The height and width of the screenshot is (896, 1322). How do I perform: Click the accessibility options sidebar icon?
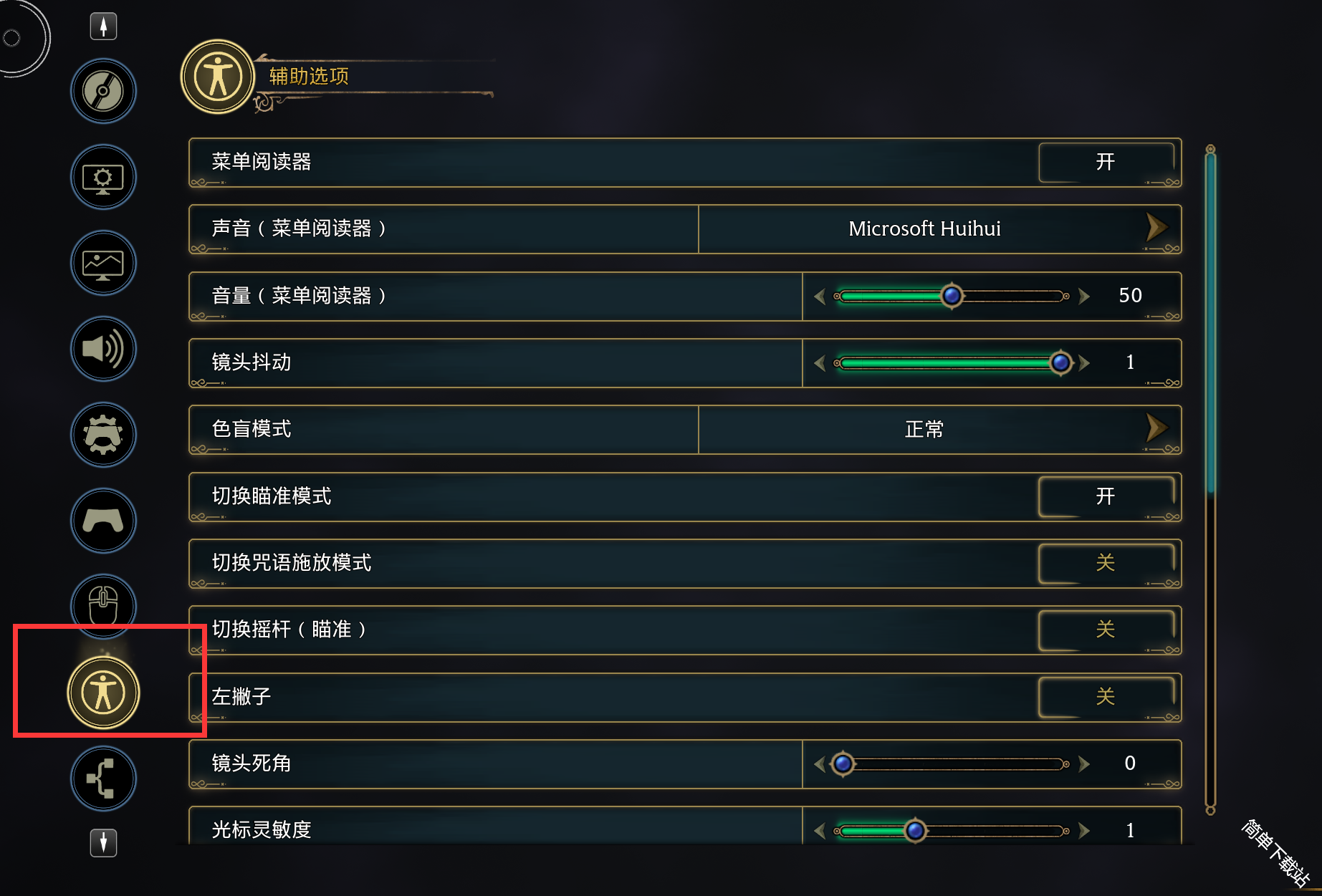click(102, 691)
